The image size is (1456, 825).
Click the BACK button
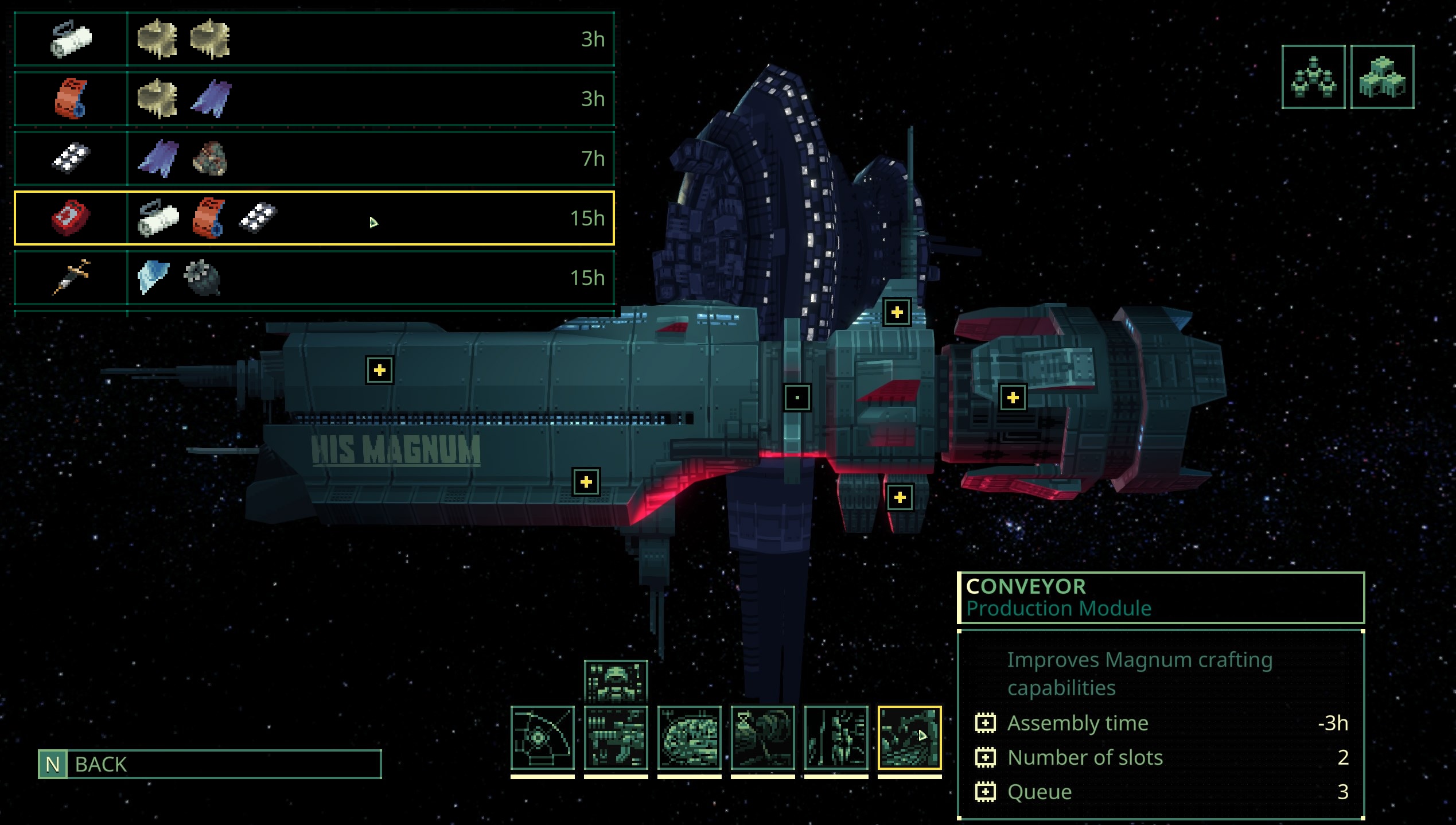209,764
